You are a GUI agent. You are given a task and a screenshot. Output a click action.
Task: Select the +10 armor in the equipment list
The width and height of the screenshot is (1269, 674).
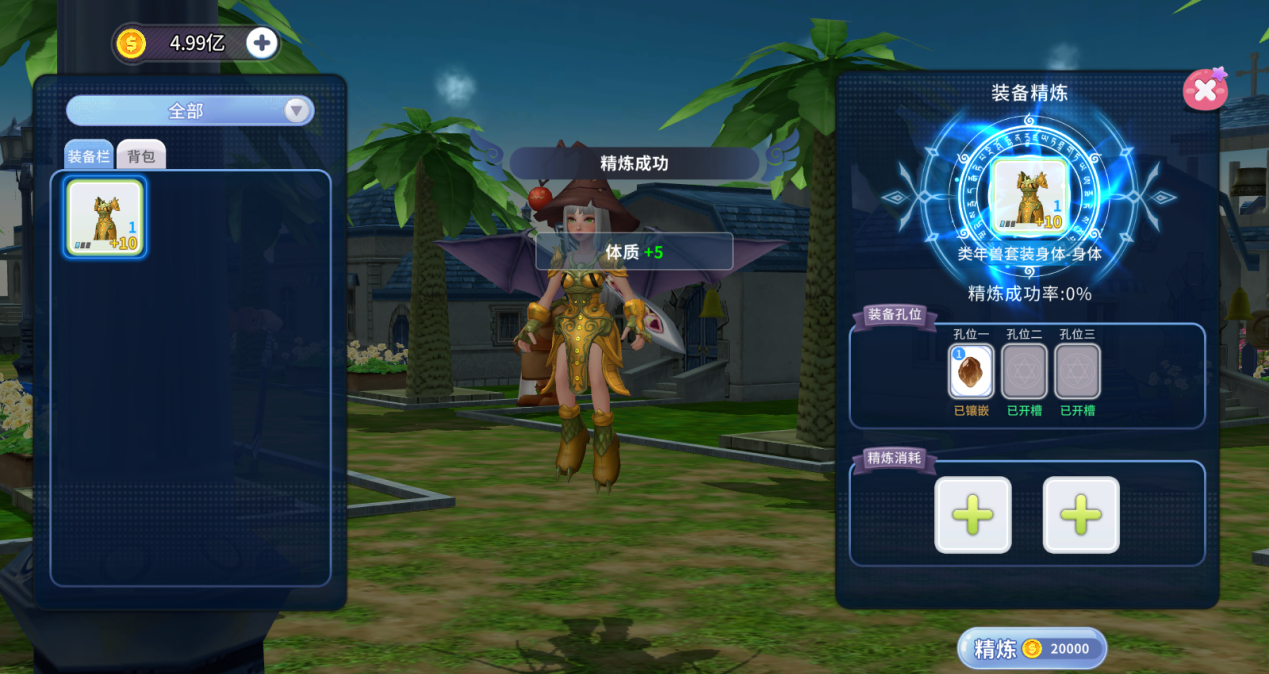tap(105, 218)
